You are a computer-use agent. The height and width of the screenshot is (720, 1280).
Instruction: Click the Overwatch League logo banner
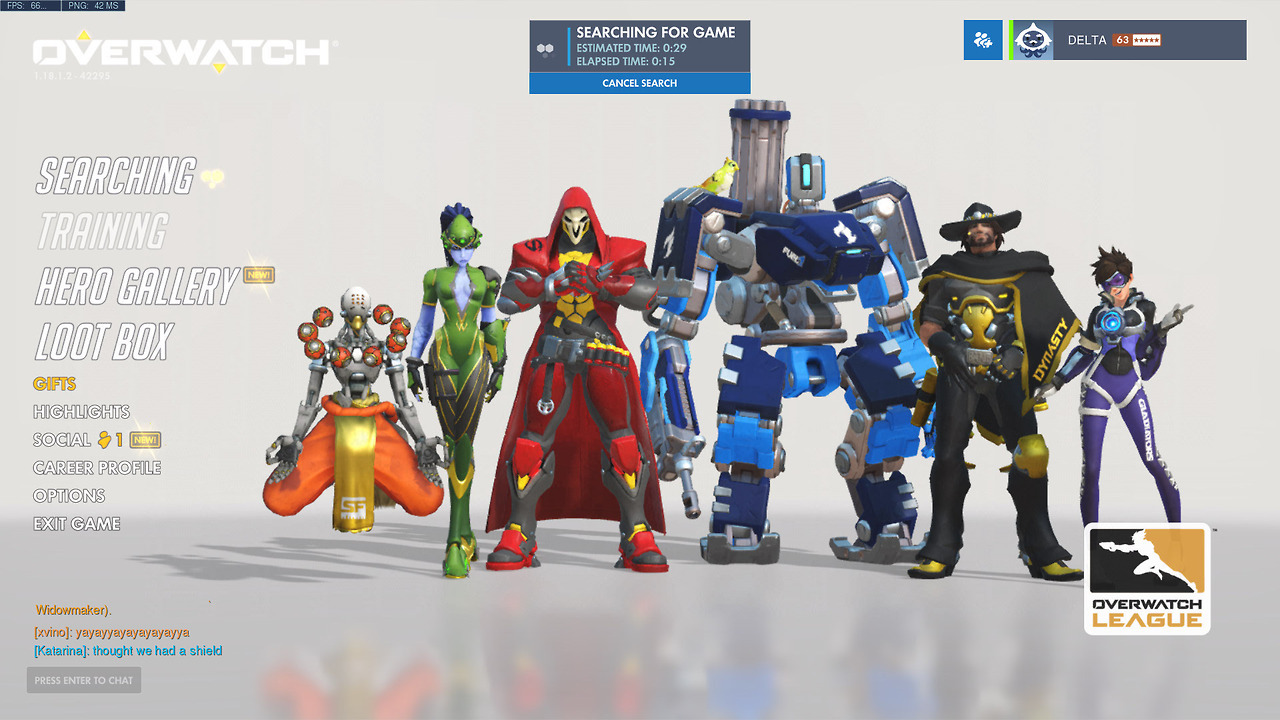[1147, 579]
